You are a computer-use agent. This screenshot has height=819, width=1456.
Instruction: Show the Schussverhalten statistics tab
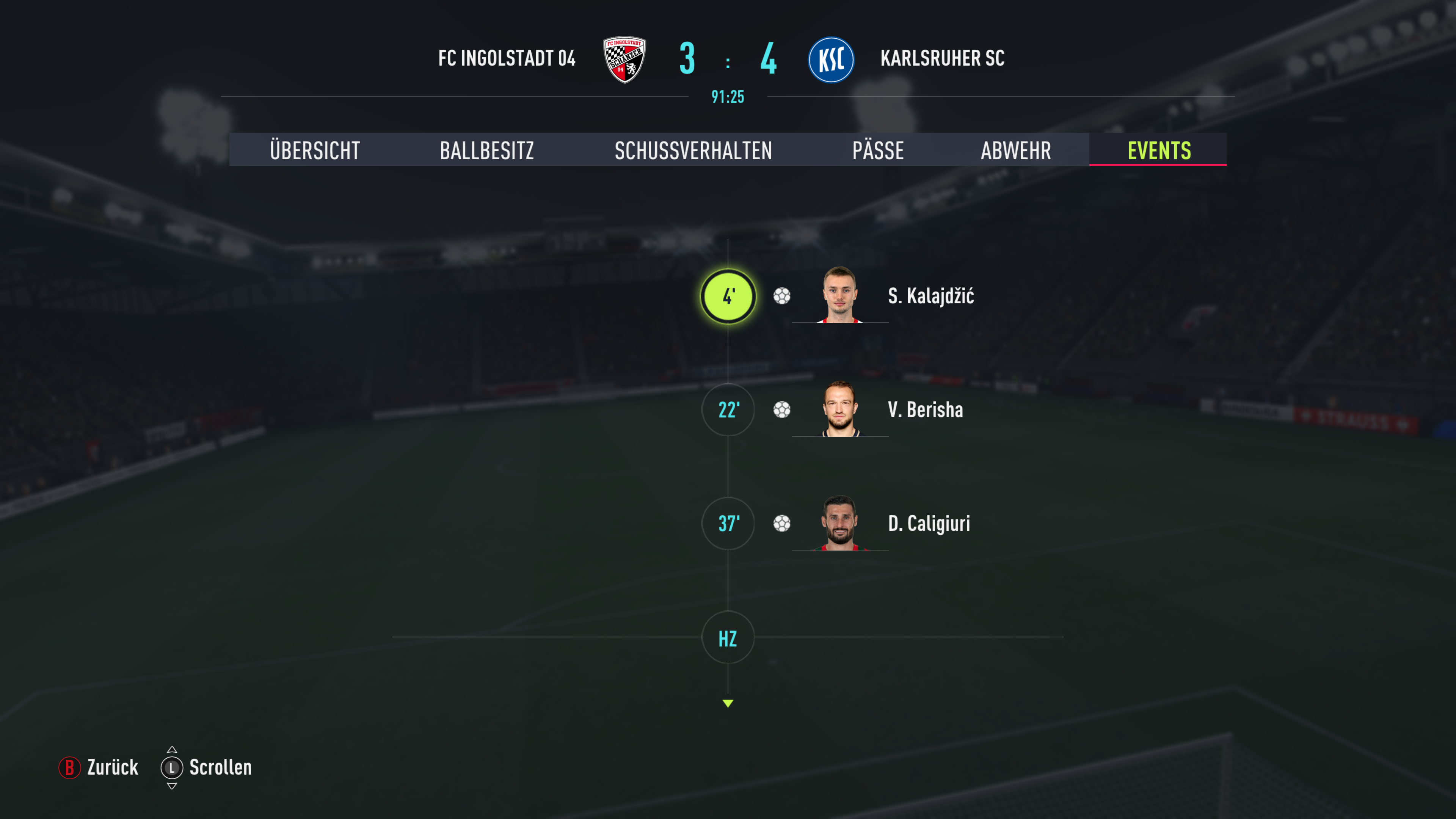tap(693, 151)
